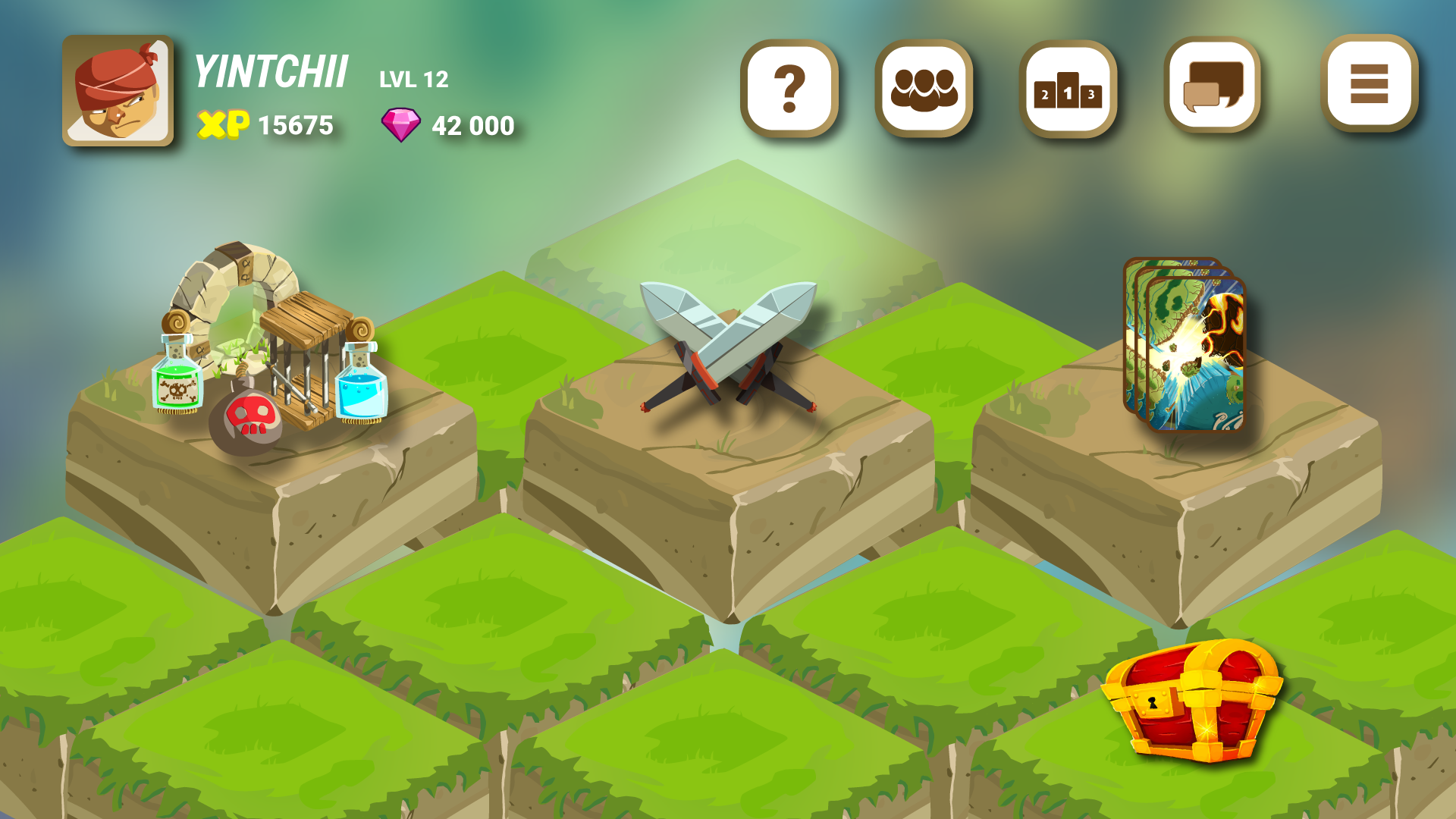This screenshot has height=819, width=1456.
Task: Enter the potions and traps workshop tile
Action: pyautogui.click(x=269, y=349)
